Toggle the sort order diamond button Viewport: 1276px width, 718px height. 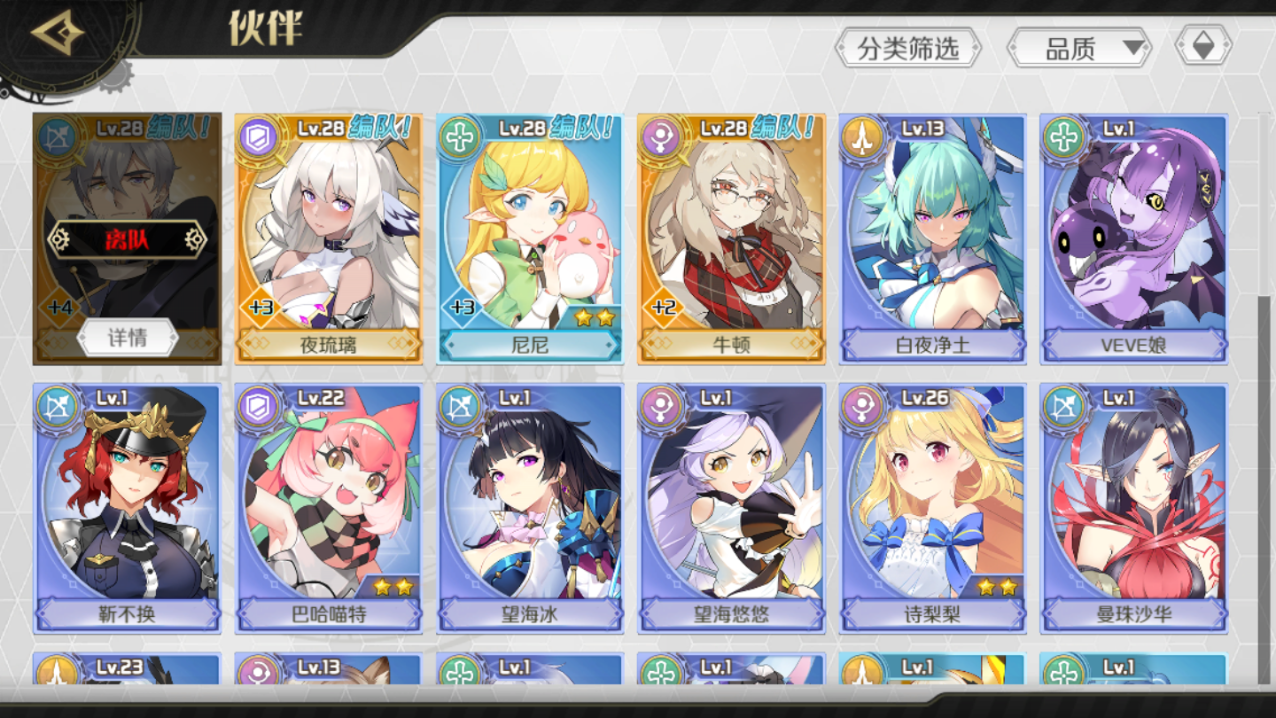point(1203,46)
